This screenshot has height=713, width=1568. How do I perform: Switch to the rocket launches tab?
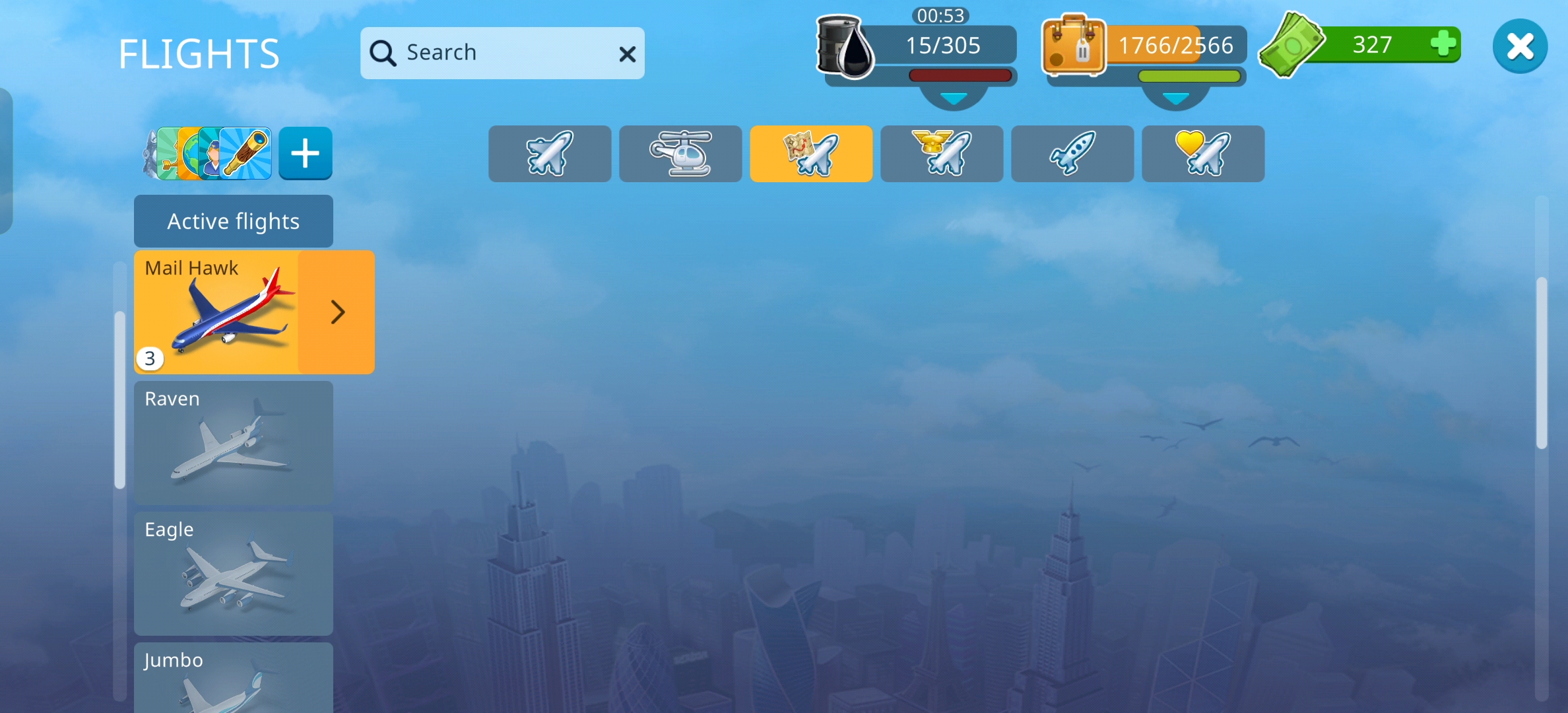pyautogui.click(x=1072, y=154)
